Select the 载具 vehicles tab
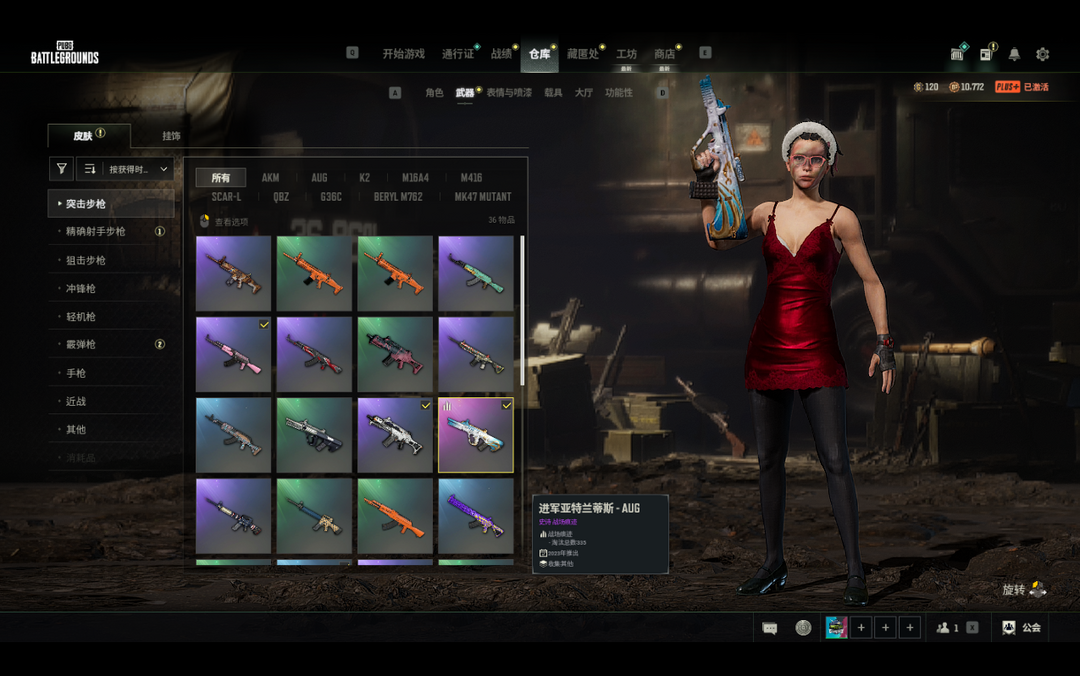Image resolution: width=1080 pixels, height=676 pixels. (x=553, y=93)
